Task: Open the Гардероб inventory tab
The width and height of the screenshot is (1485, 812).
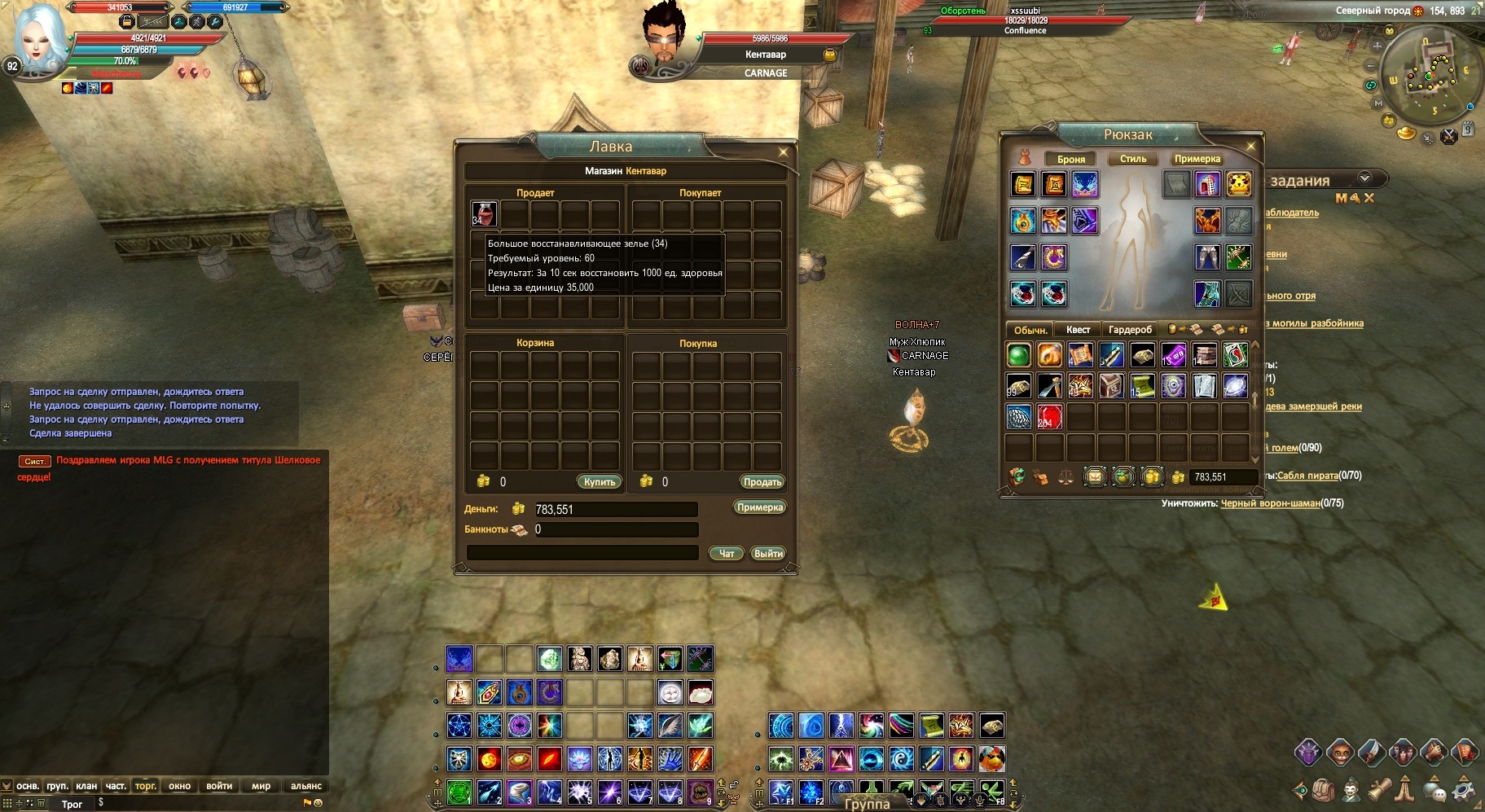Action: (1130, 330)
